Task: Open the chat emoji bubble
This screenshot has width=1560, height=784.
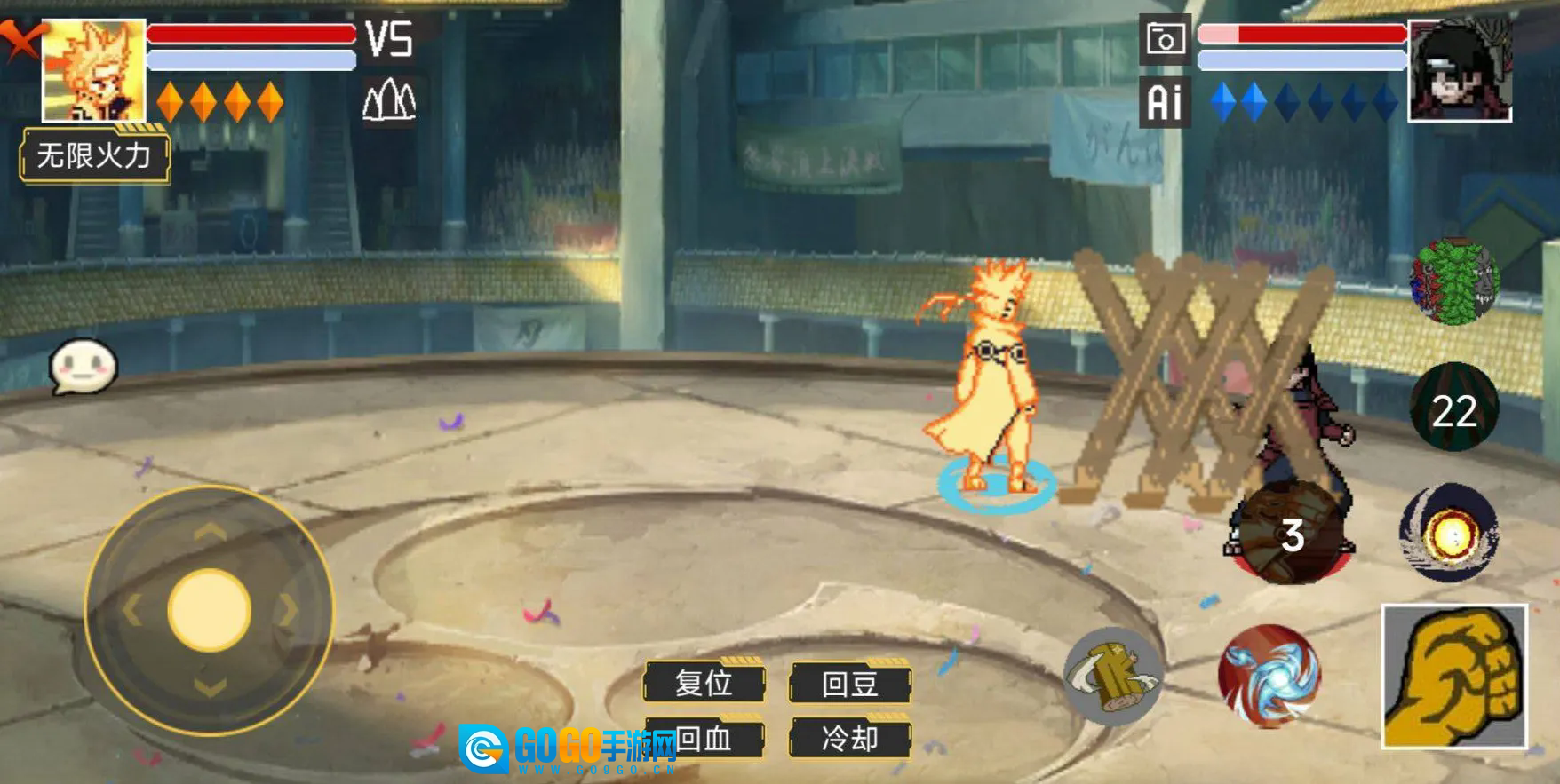Action: pyautogui.click(x=82, y=366)
